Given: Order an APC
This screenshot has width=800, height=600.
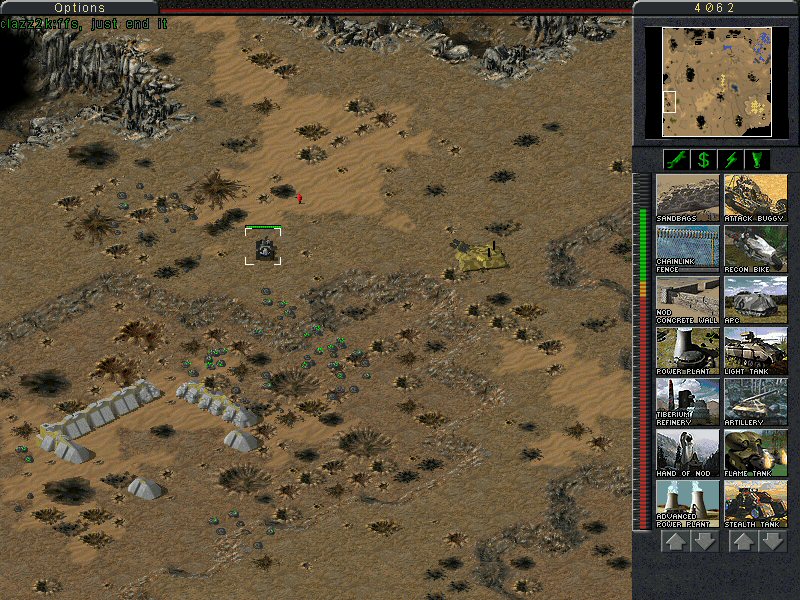Looking at the screenshot, I should (755, 300).
